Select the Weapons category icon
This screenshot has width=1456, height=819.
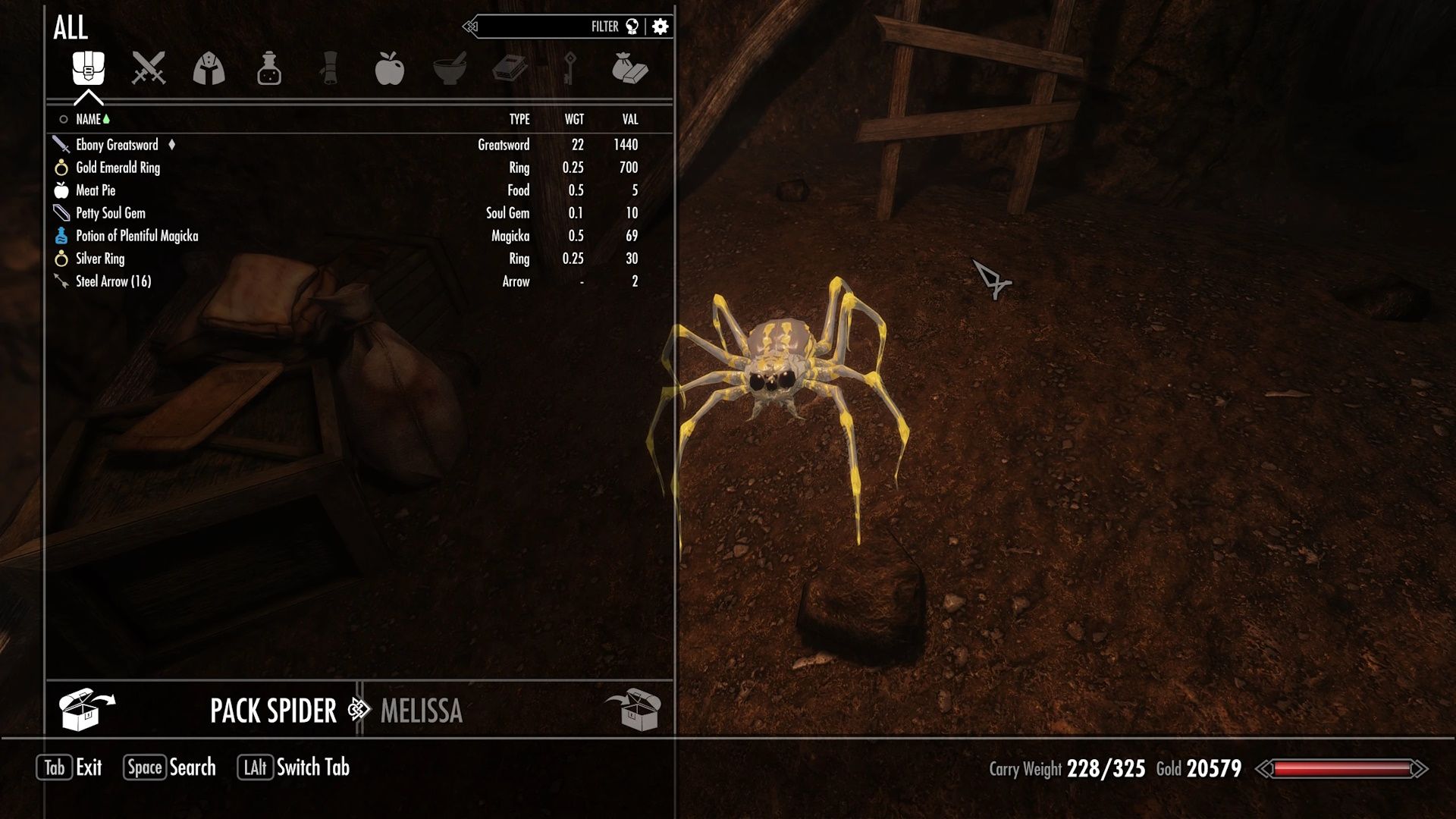click(149, 69)
